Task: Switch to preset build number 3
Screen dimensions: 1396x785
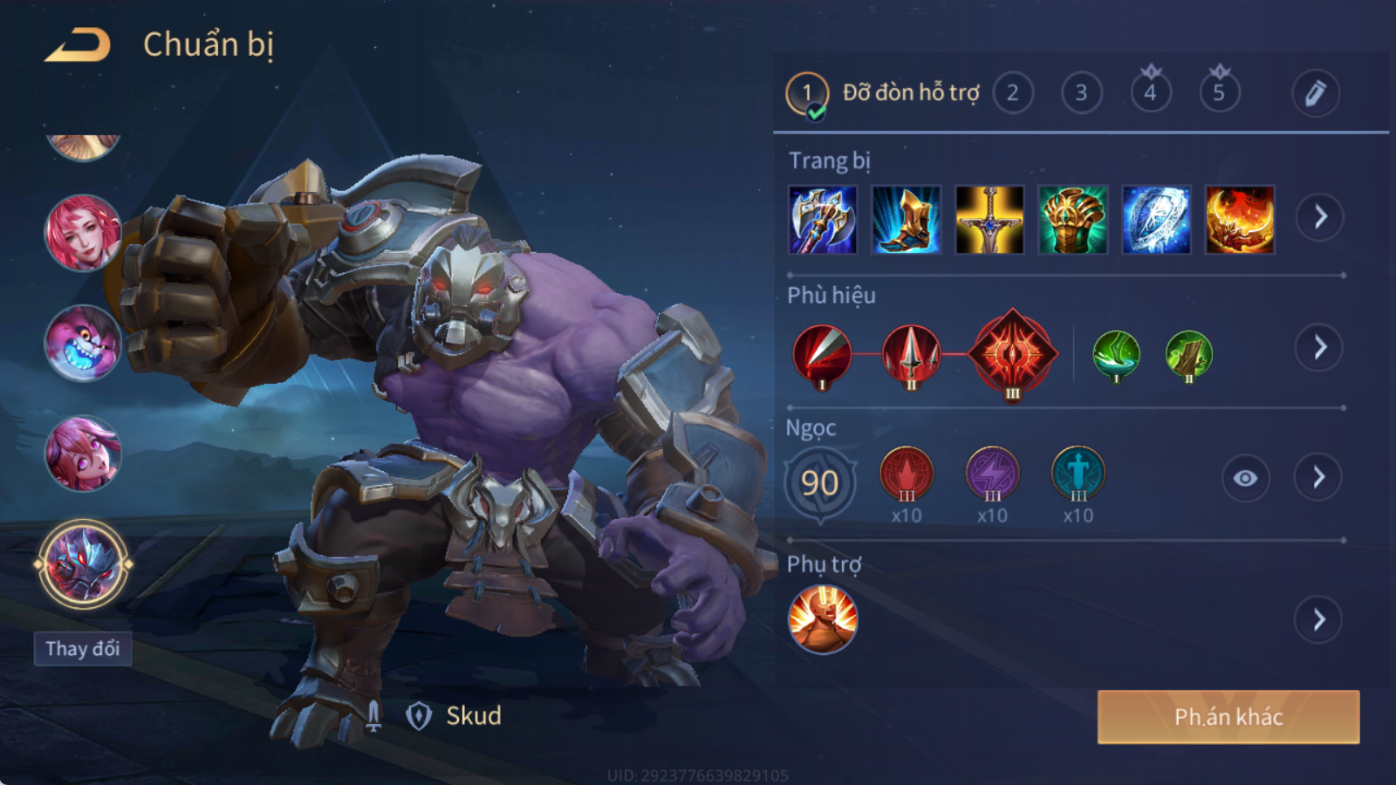Action: tap(1081, 93)
